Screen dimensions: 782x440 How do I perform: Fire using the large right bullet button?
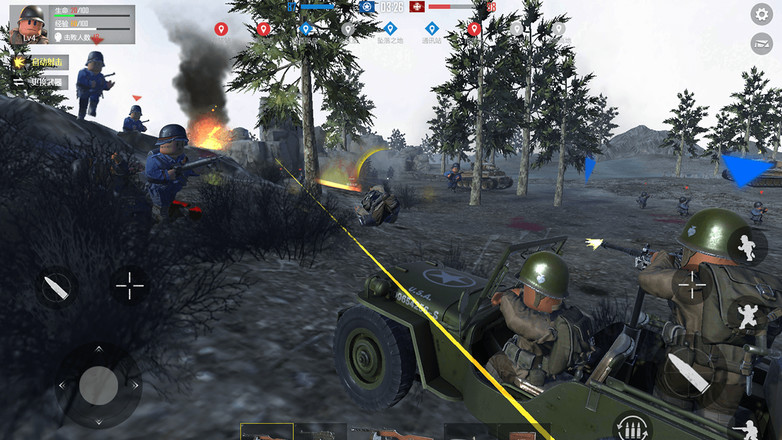pos(689,373)
